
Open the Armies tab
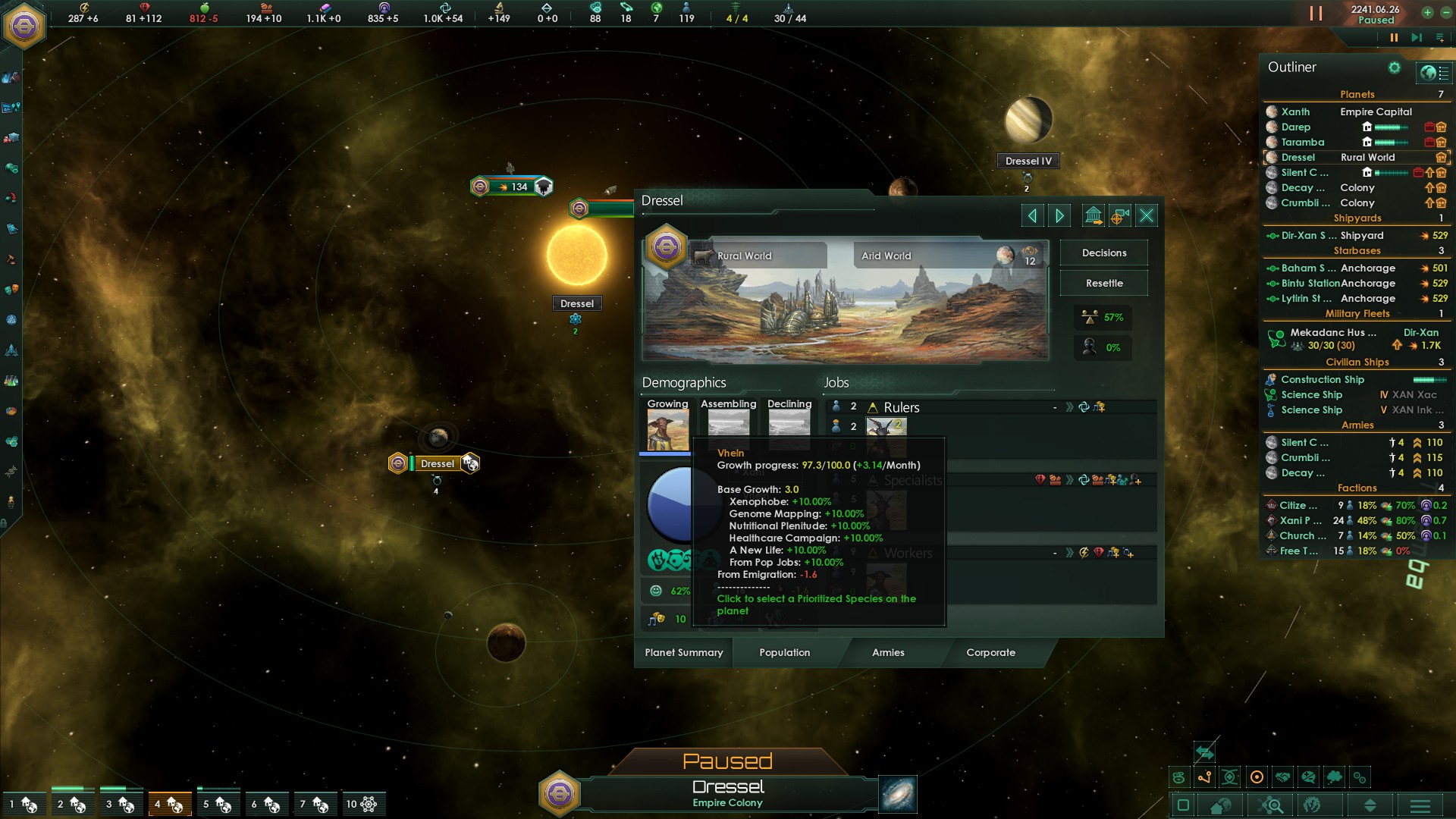pos(888,652)
